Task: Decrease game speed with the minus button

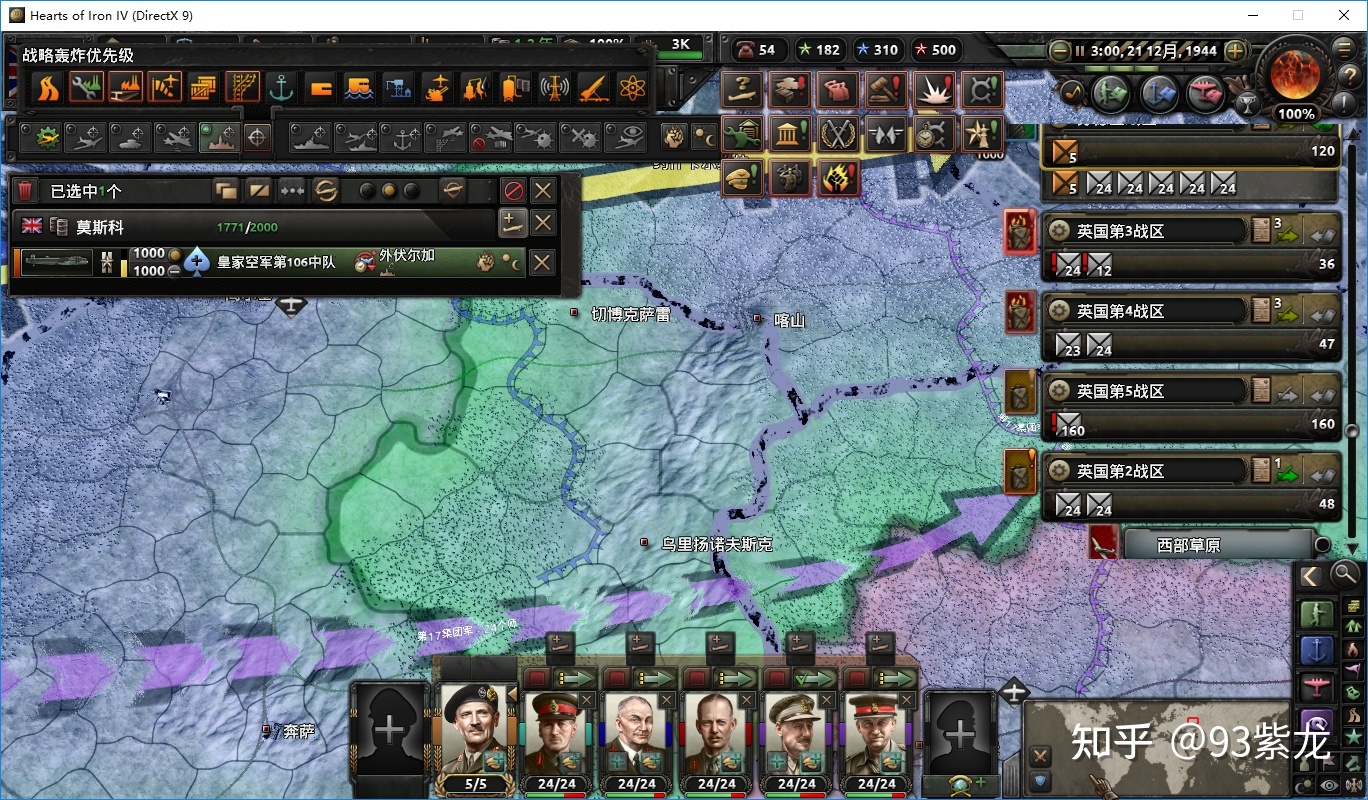Action: (x=1060, y=50)
